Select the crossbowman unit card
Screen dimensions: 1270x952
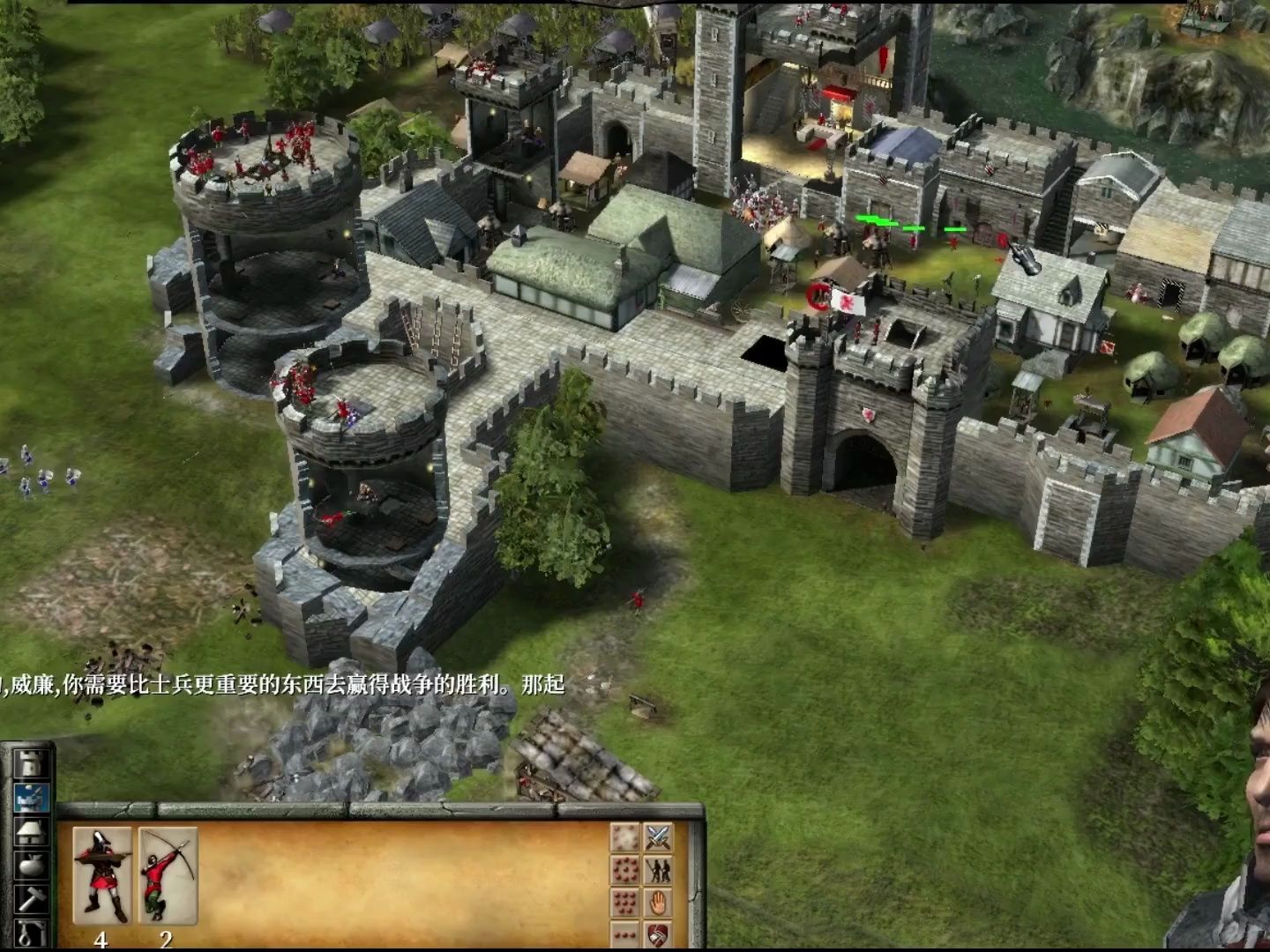tap(102, 875)
